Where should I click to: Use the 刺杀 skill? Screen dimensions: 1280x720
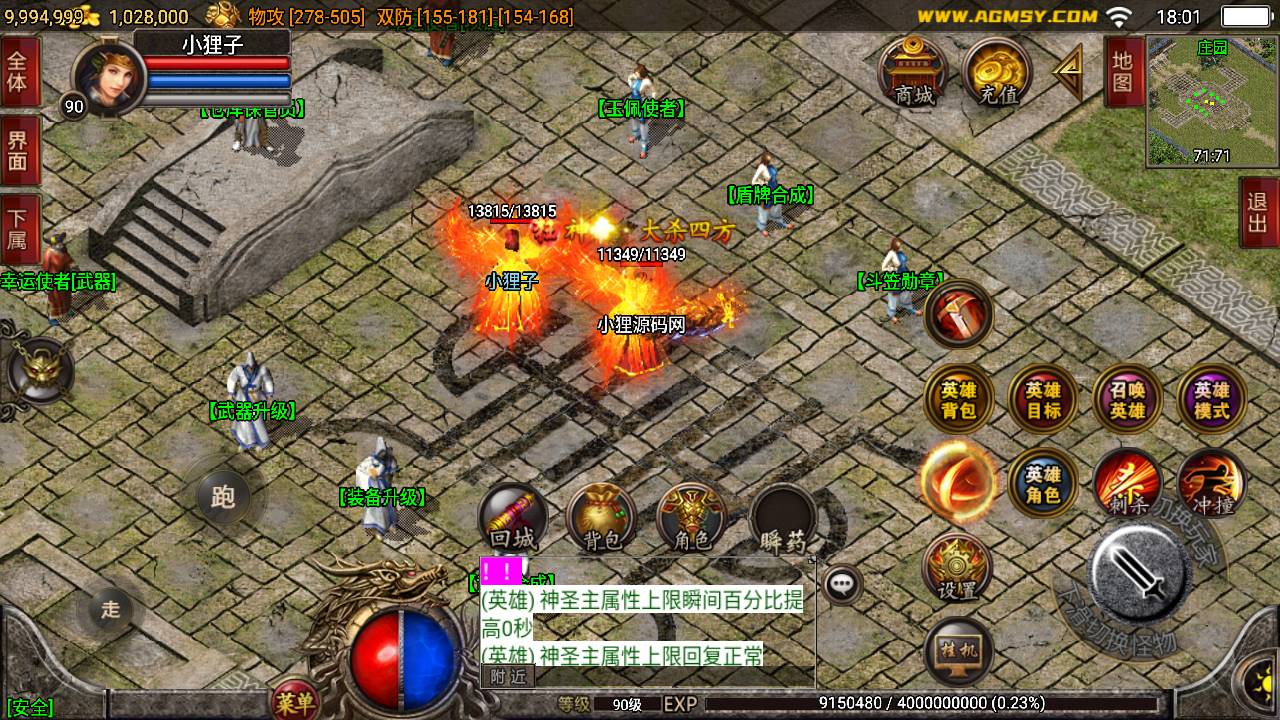tap(1127, 484)
